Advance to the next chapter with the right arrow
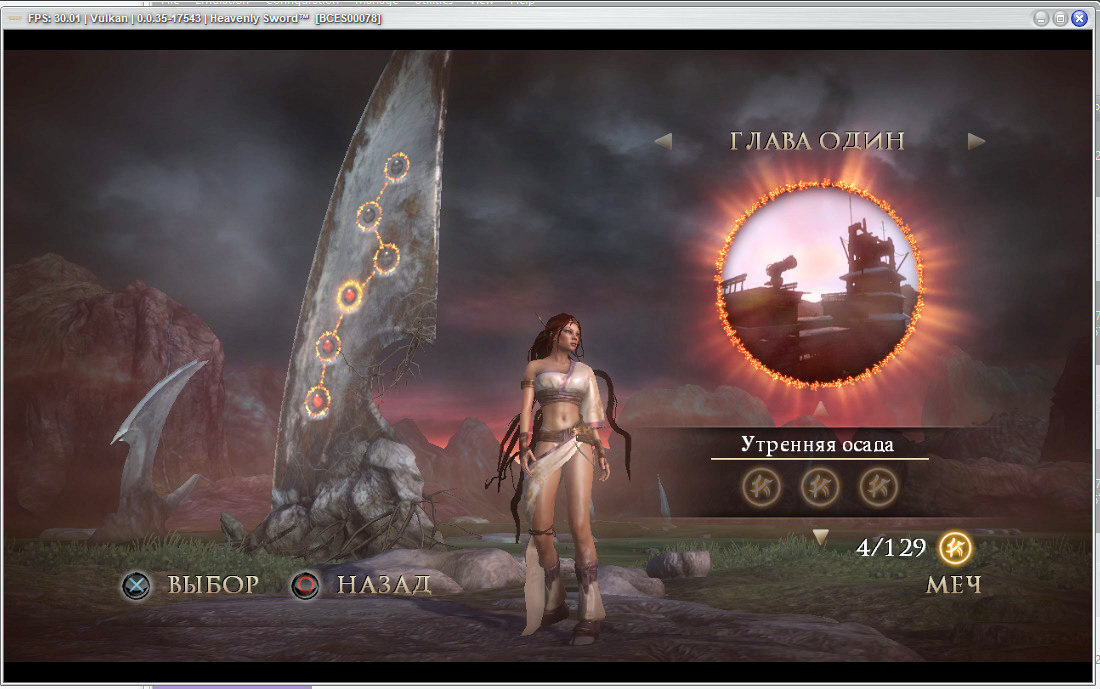Image resolution: width=1100 pixels, height=689 pixels. click(x=976, y=142)
